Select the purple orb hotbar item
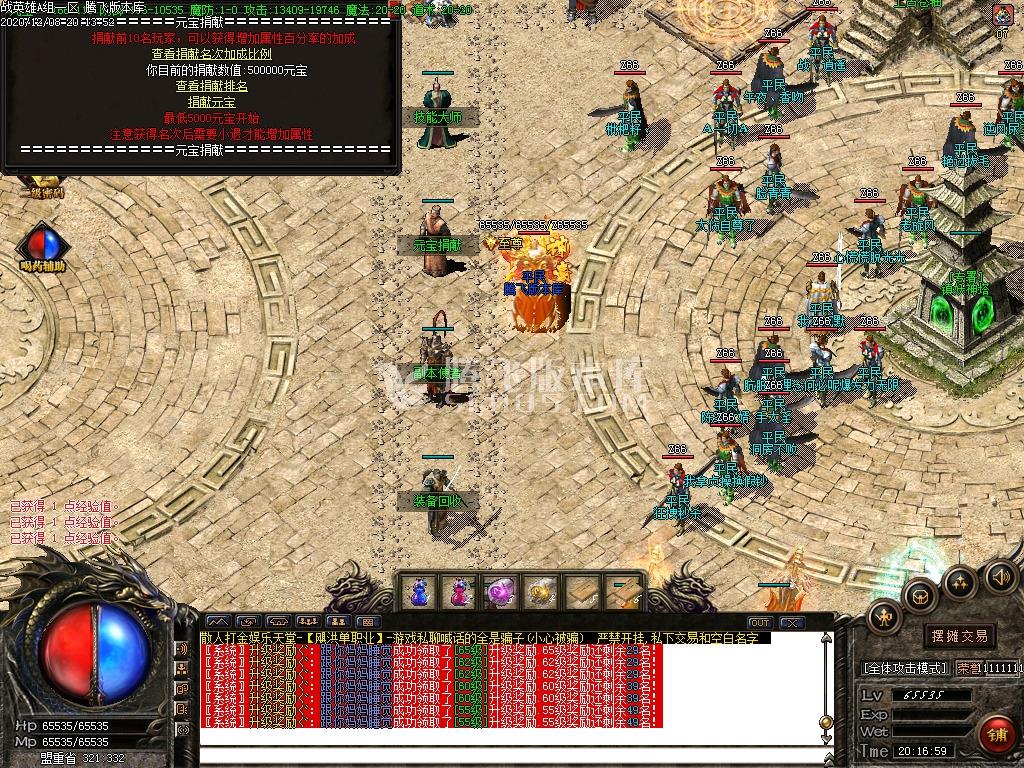Viewport: 1024px width, 768px height. point(499,593)
